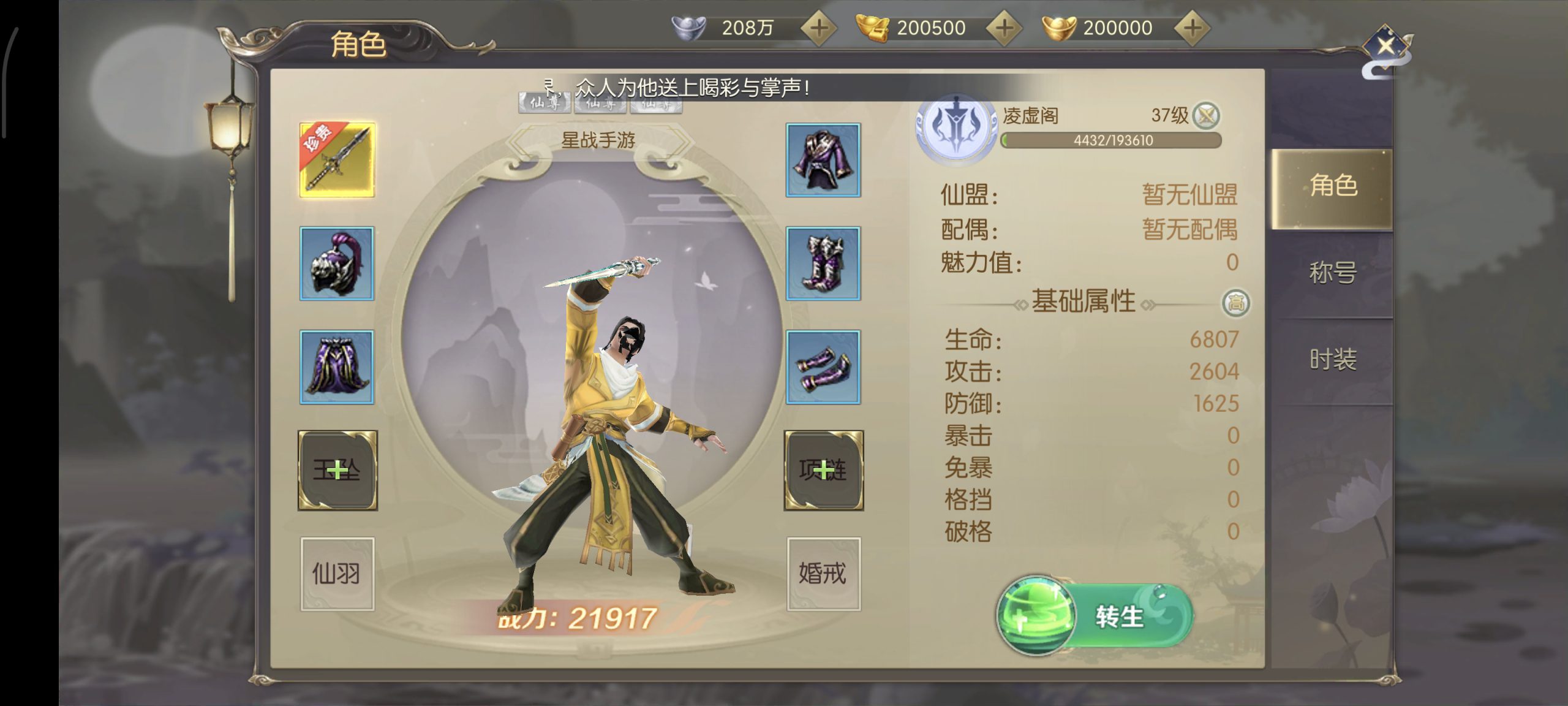The height and width of the screenshot is (706, 1568).
Task: Inspect the purple helmet slot
Action: [337, 264]
